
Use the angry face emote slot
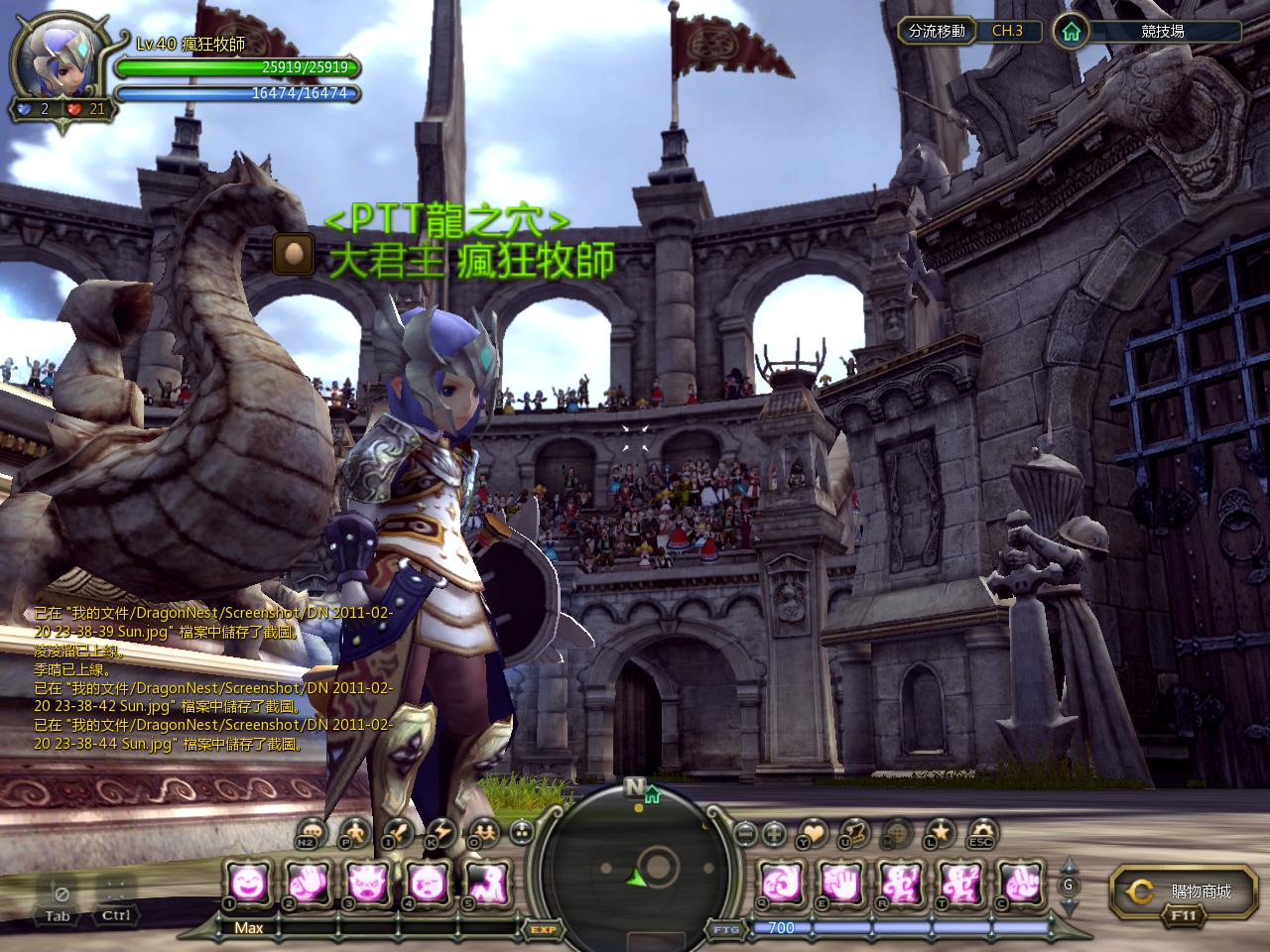point(367,881)
